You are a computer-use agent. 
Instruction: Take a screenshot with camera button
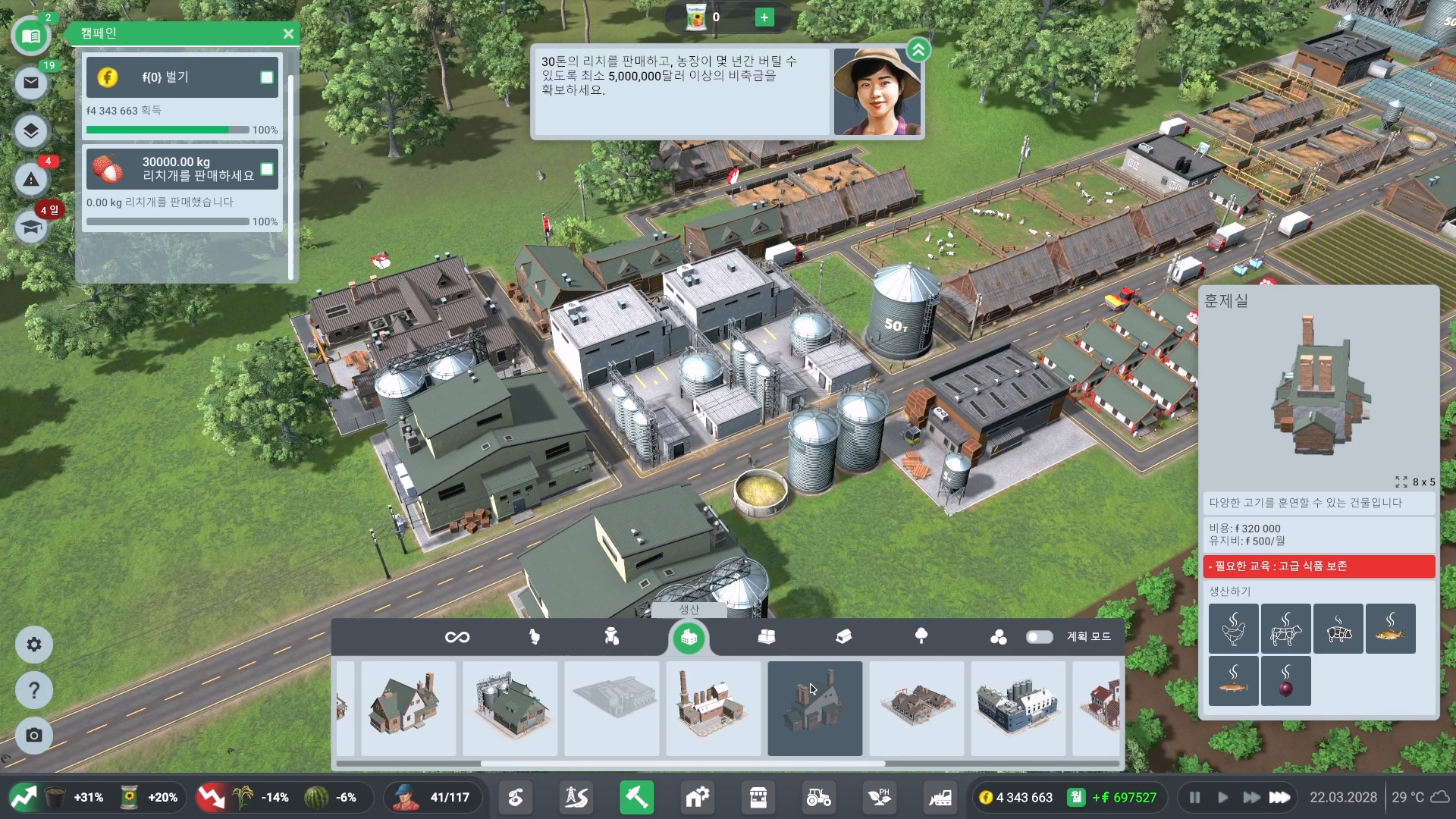pyautogui.click(x=34, y=736)
